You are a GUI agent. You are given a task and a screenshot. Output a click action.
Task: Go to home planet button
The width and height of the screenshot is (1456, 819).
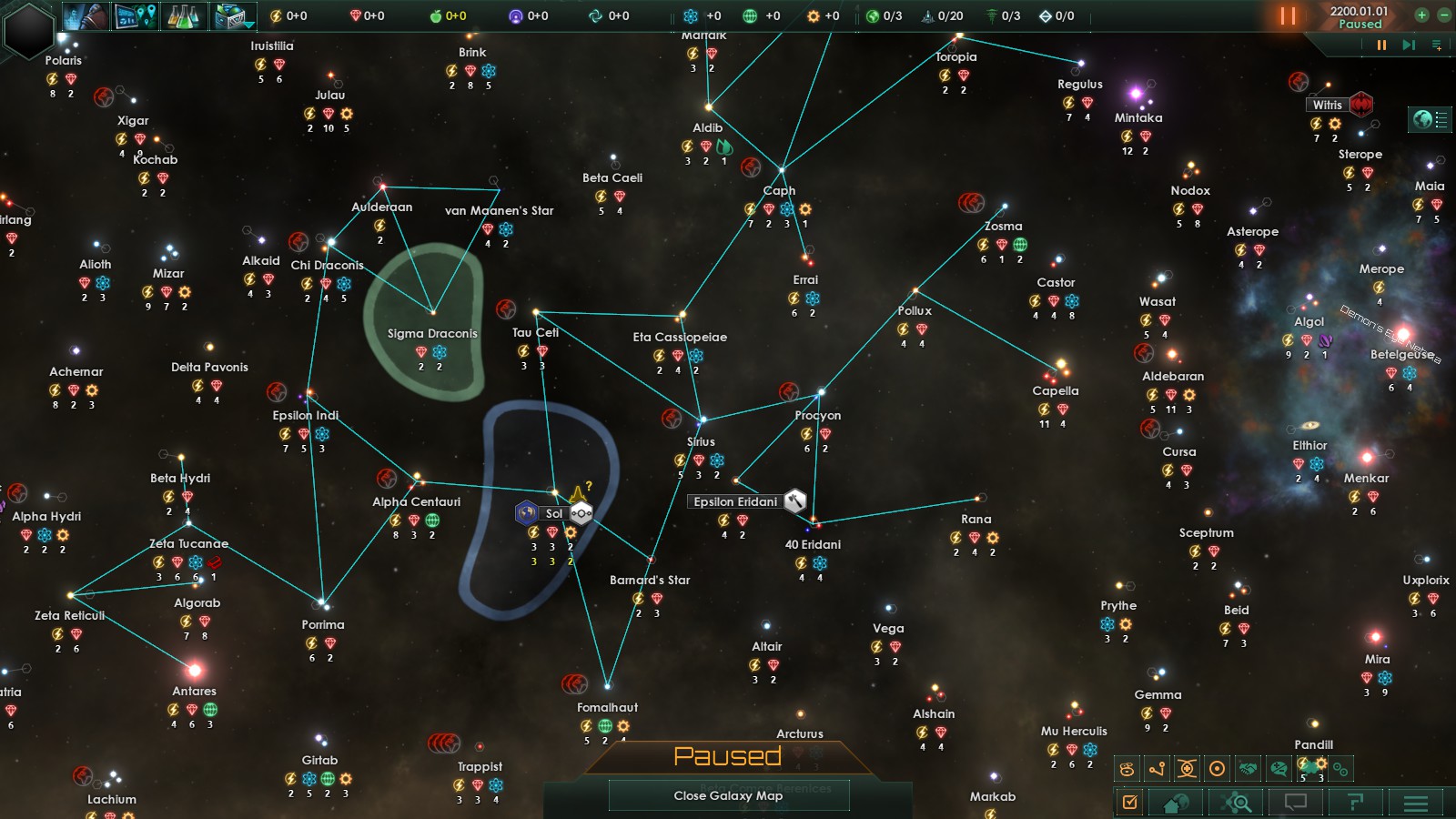1176,802
